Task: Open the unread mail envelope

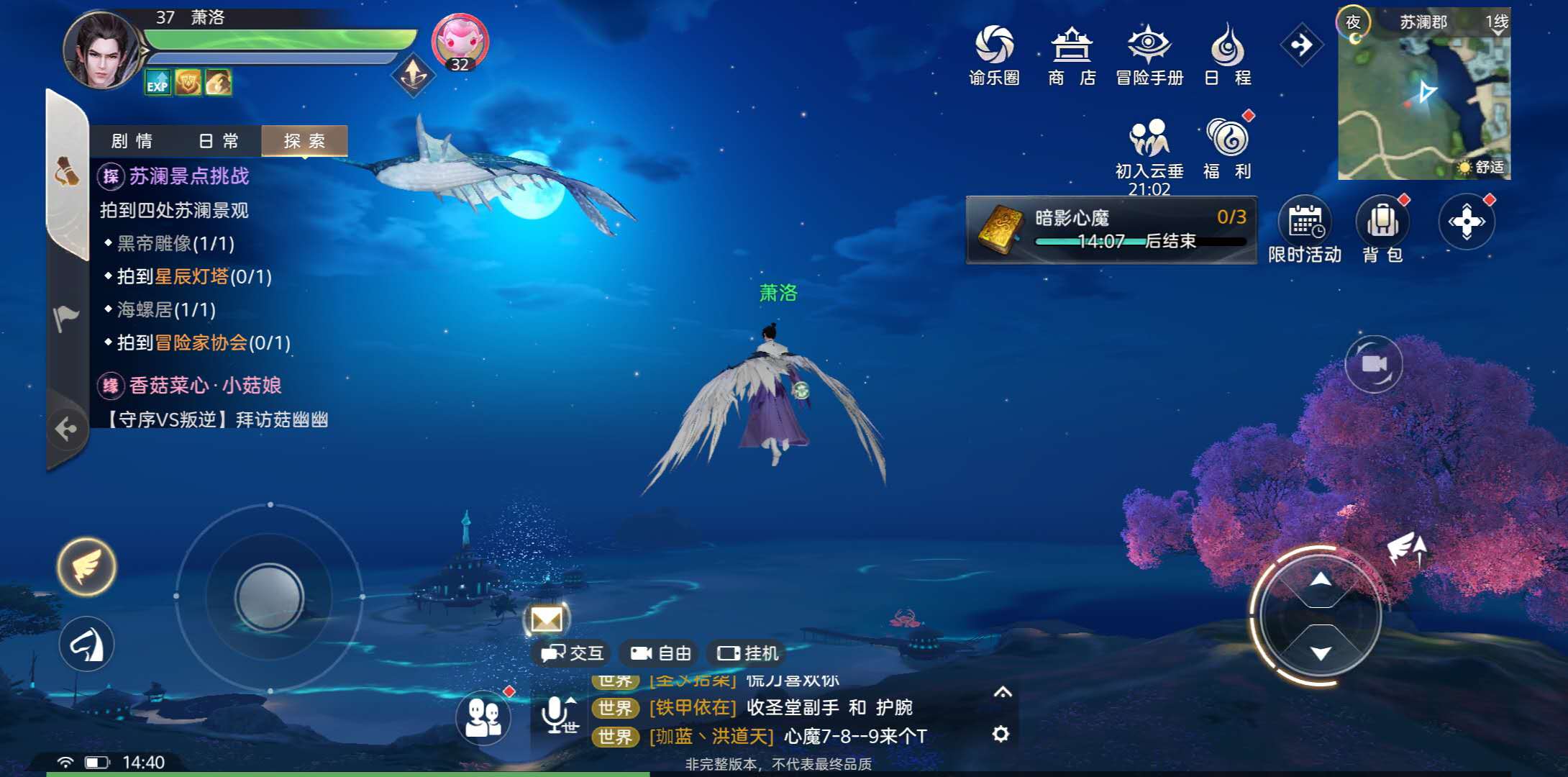Action: coord(547,619)
